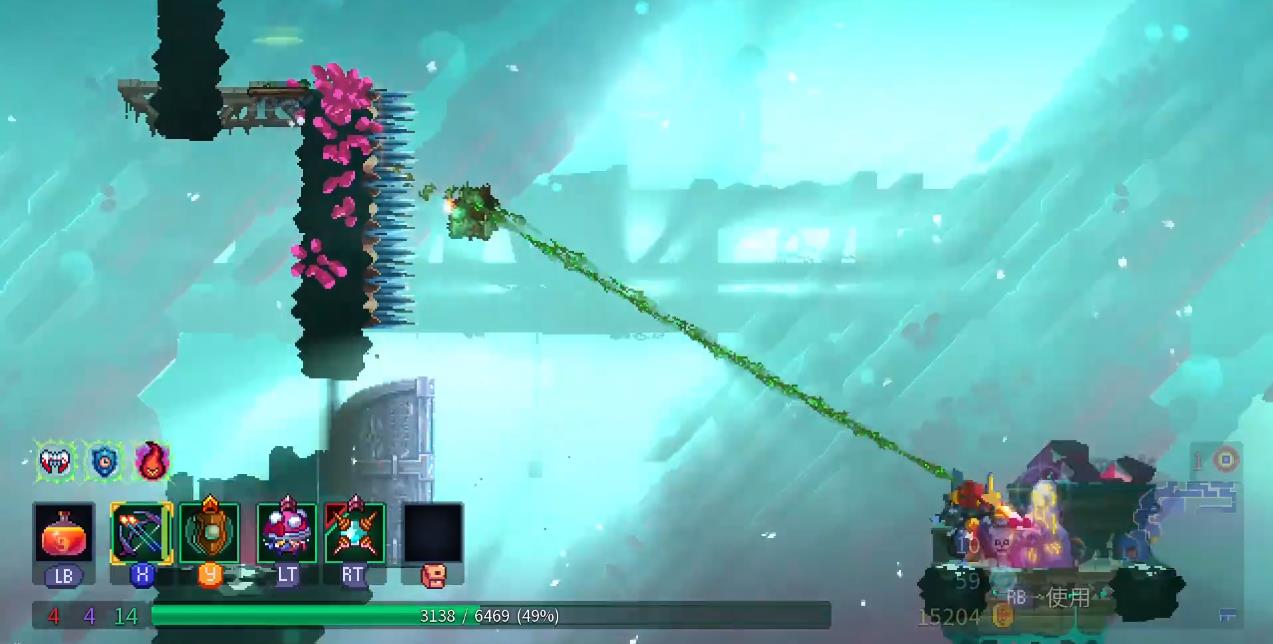
Task: Activate the crossed arrows crystal skill
Action: [x=354, y=533]
